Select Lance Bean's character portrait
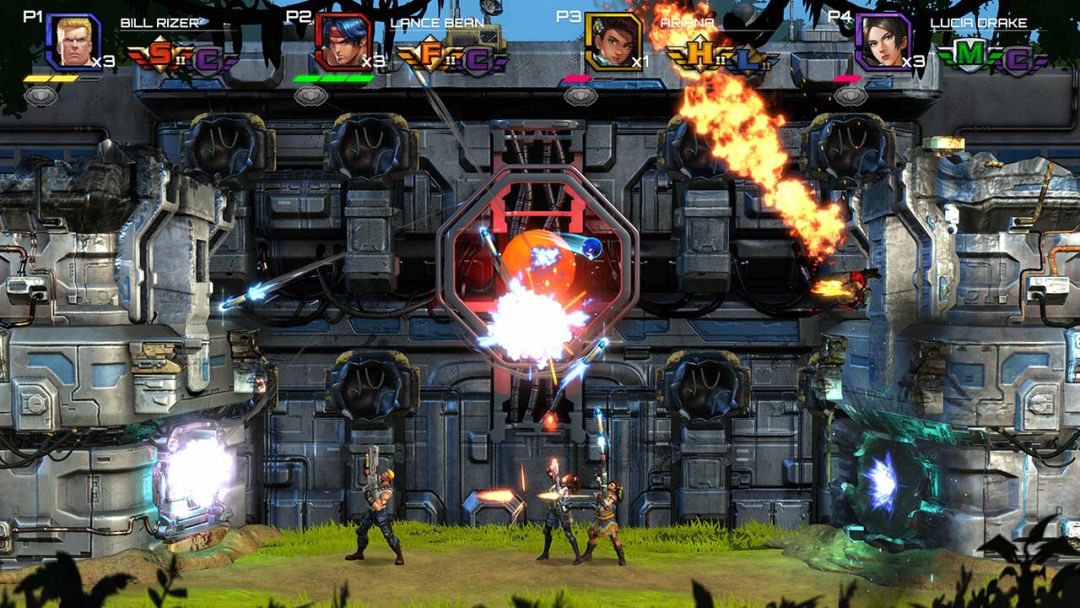1080x608 pixels. coord(342,41)
